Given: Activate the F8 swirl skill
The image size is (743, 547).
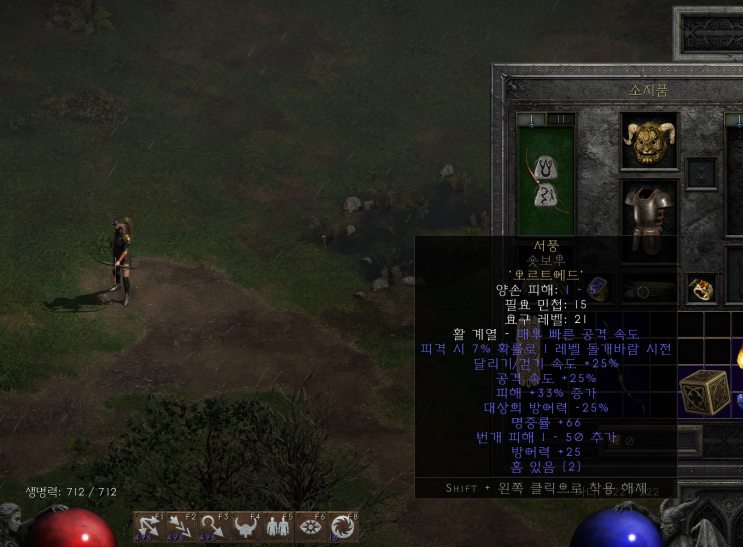Looking at the screenshot, I should (341, 526).
